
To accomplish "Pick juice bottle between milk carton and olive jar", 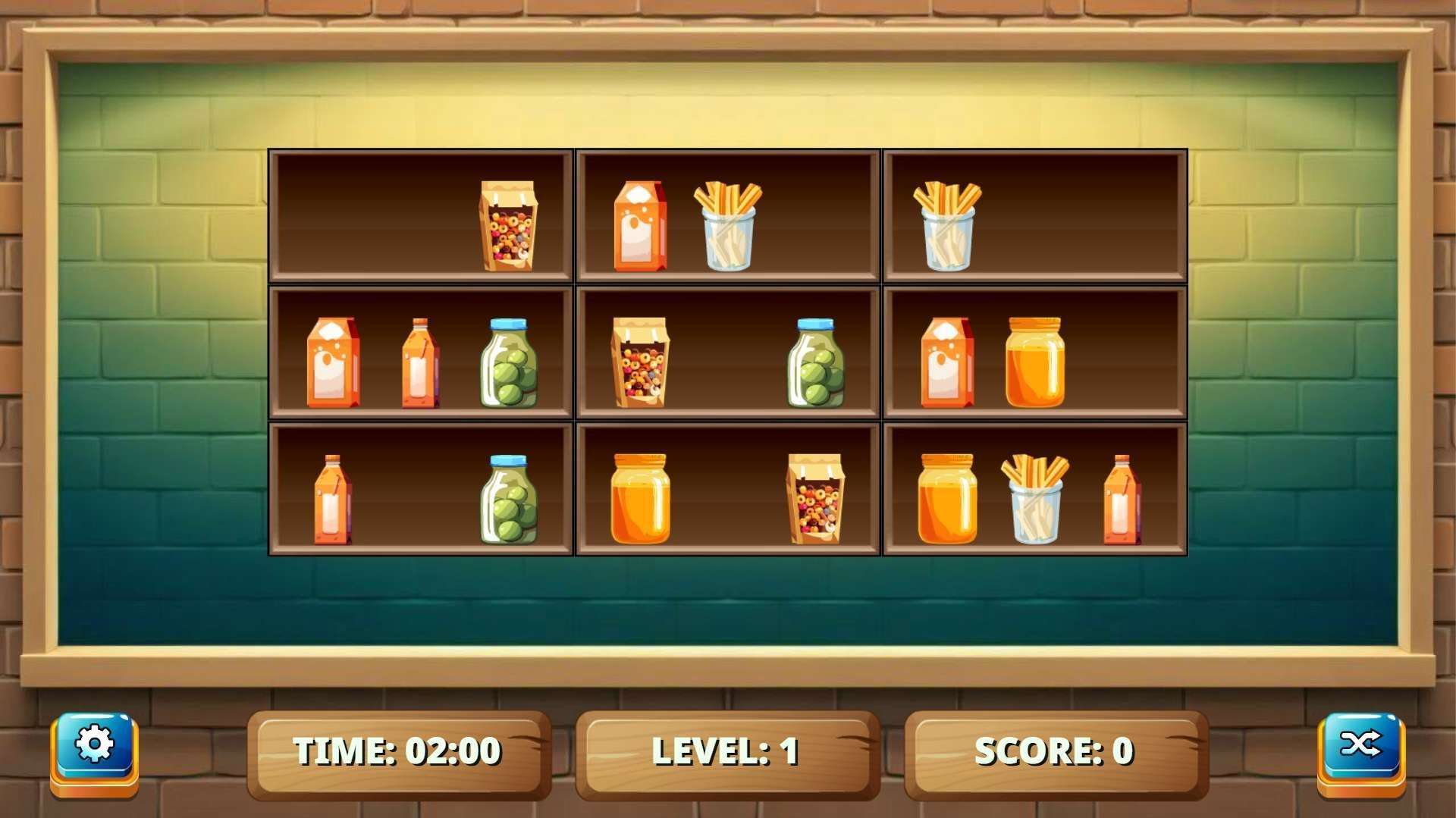I will point(420,363).
